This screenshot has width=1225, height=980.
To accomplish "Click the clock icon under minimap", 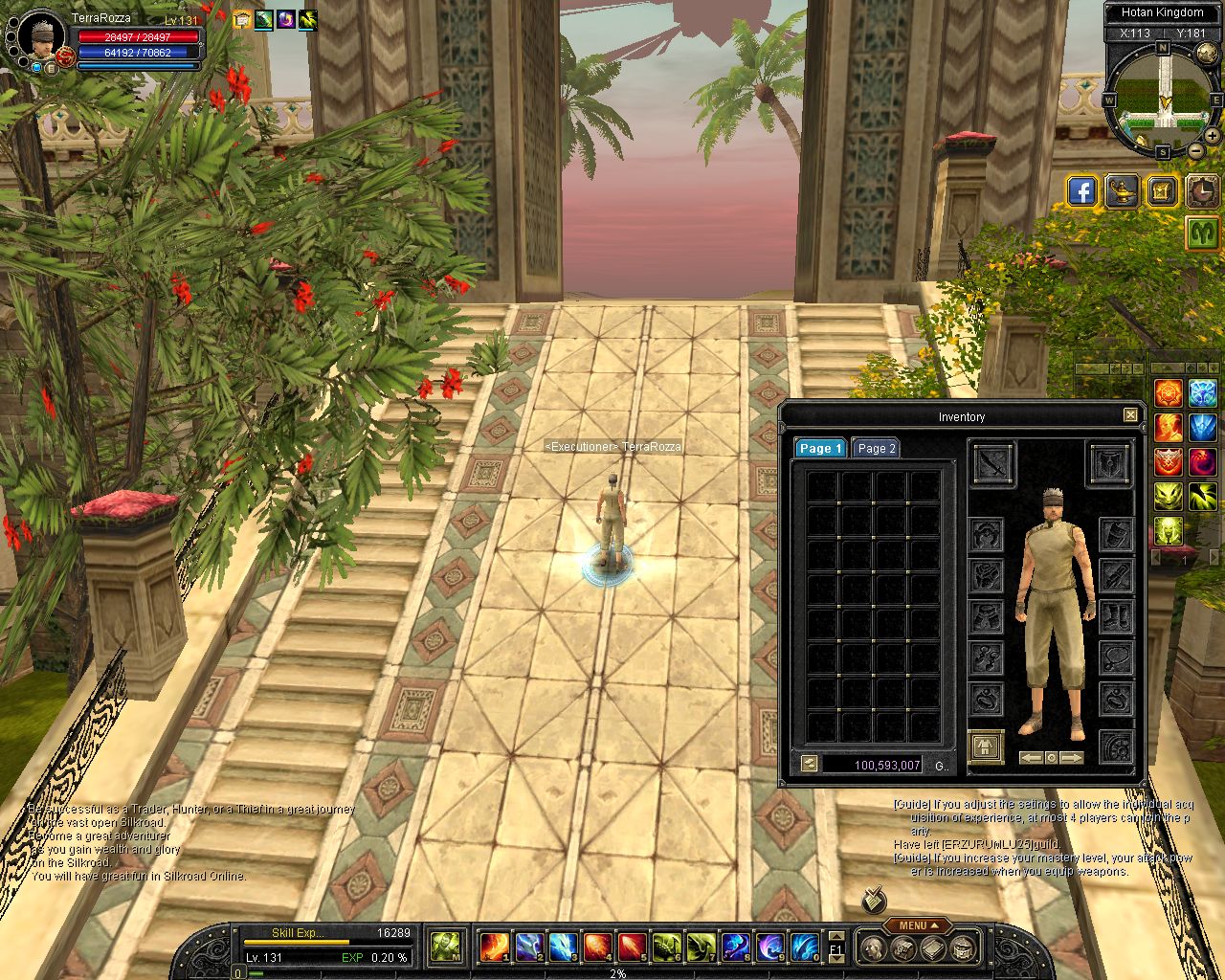I will [1202, 191].
